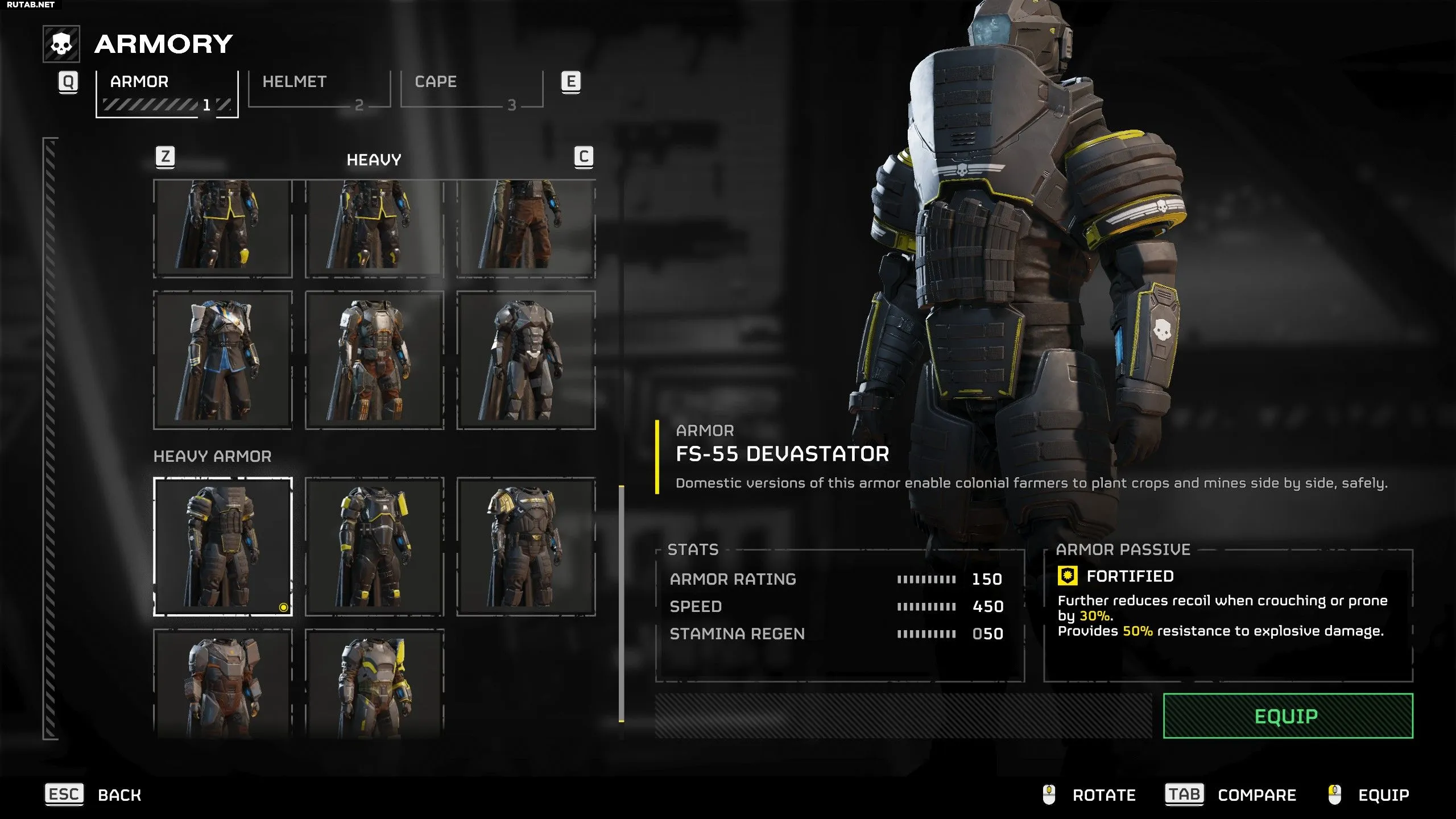Viewport: 1456px width, 819px height.
Task: Go back from the Armory screen
Action: 94,795
